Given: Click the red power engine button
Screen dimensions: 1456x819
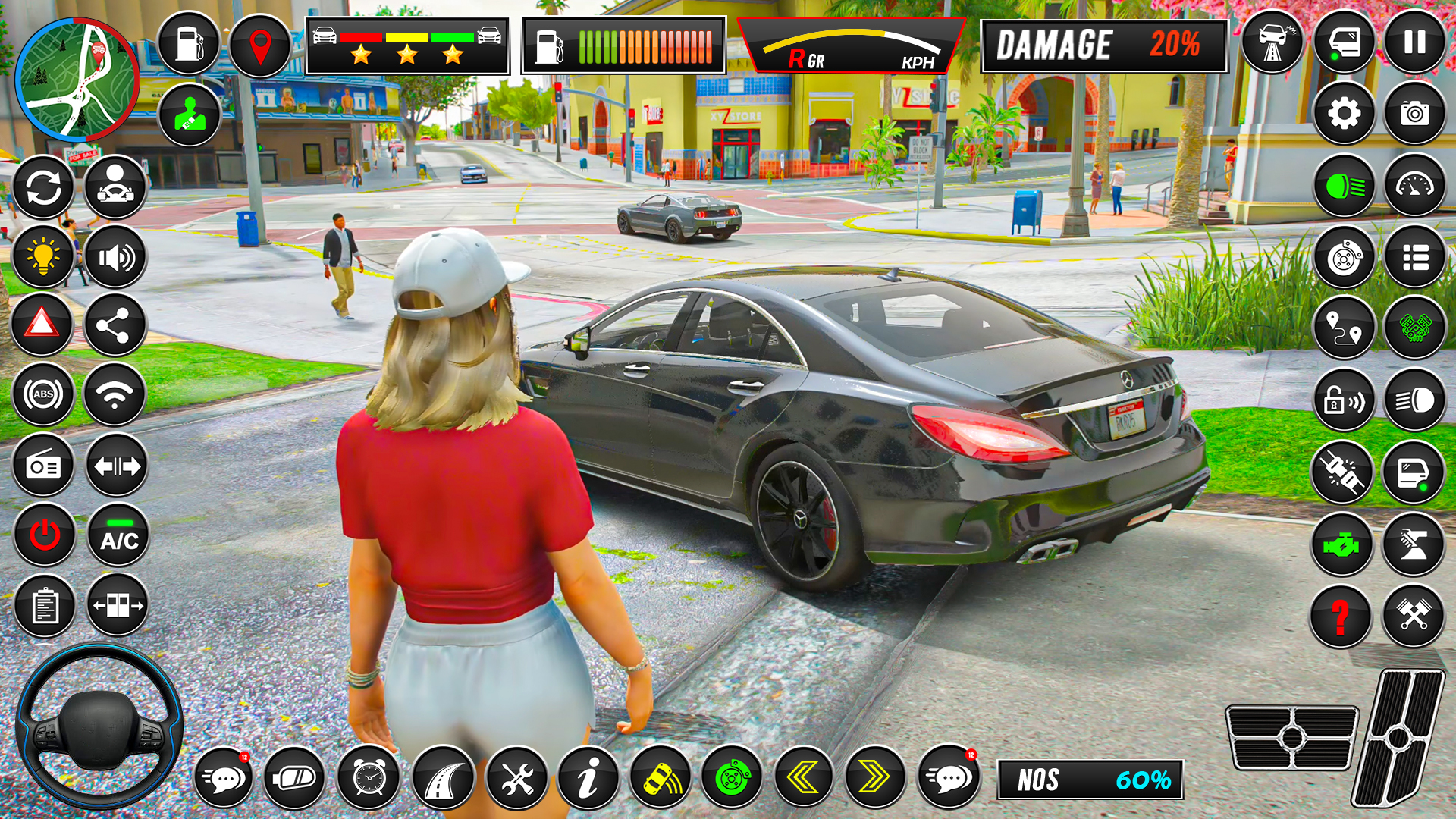Looking at the screenshot, I should pos(45,535).
